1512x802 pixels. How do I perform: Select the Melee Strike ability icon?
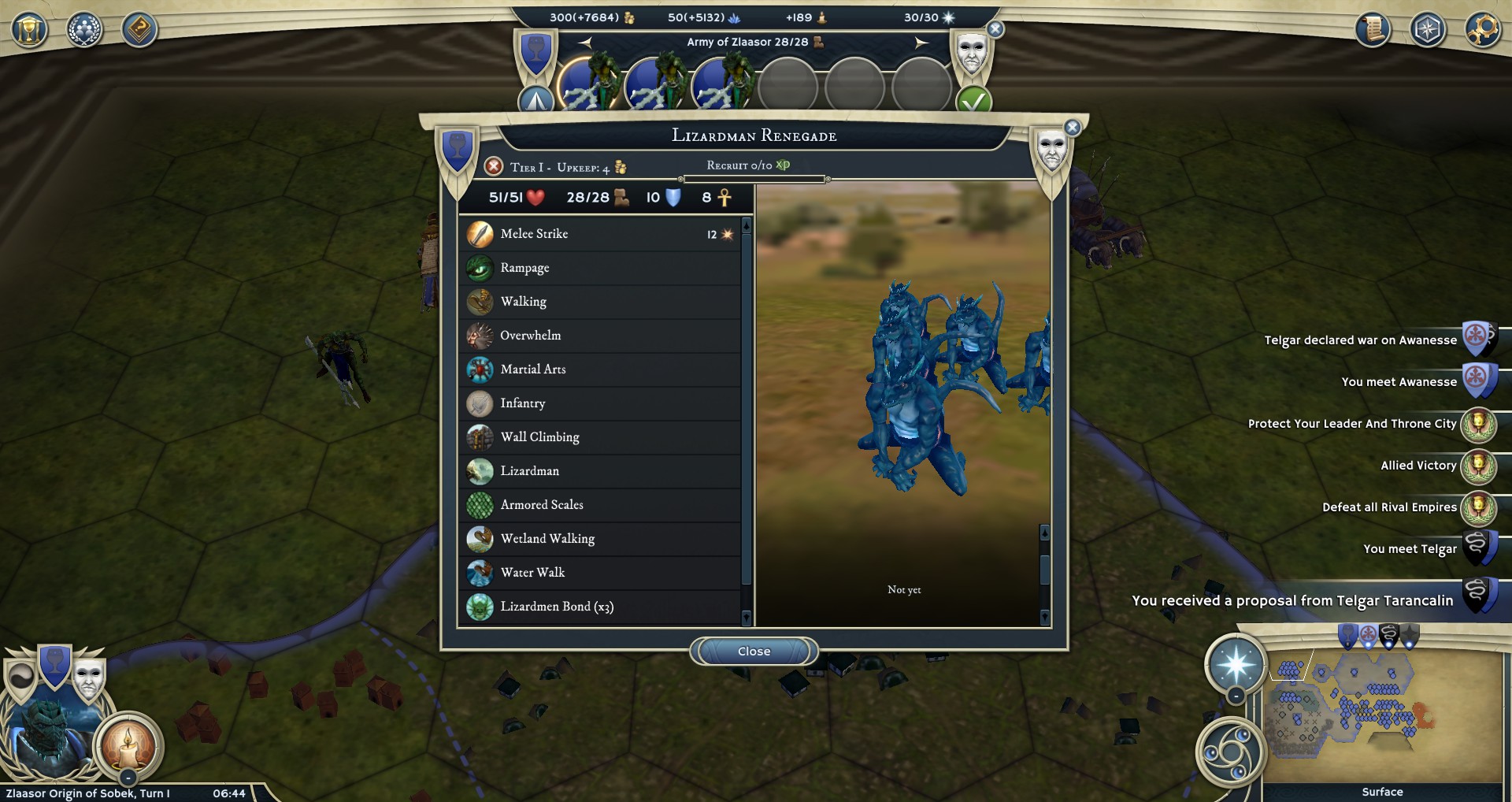(479, 233)
